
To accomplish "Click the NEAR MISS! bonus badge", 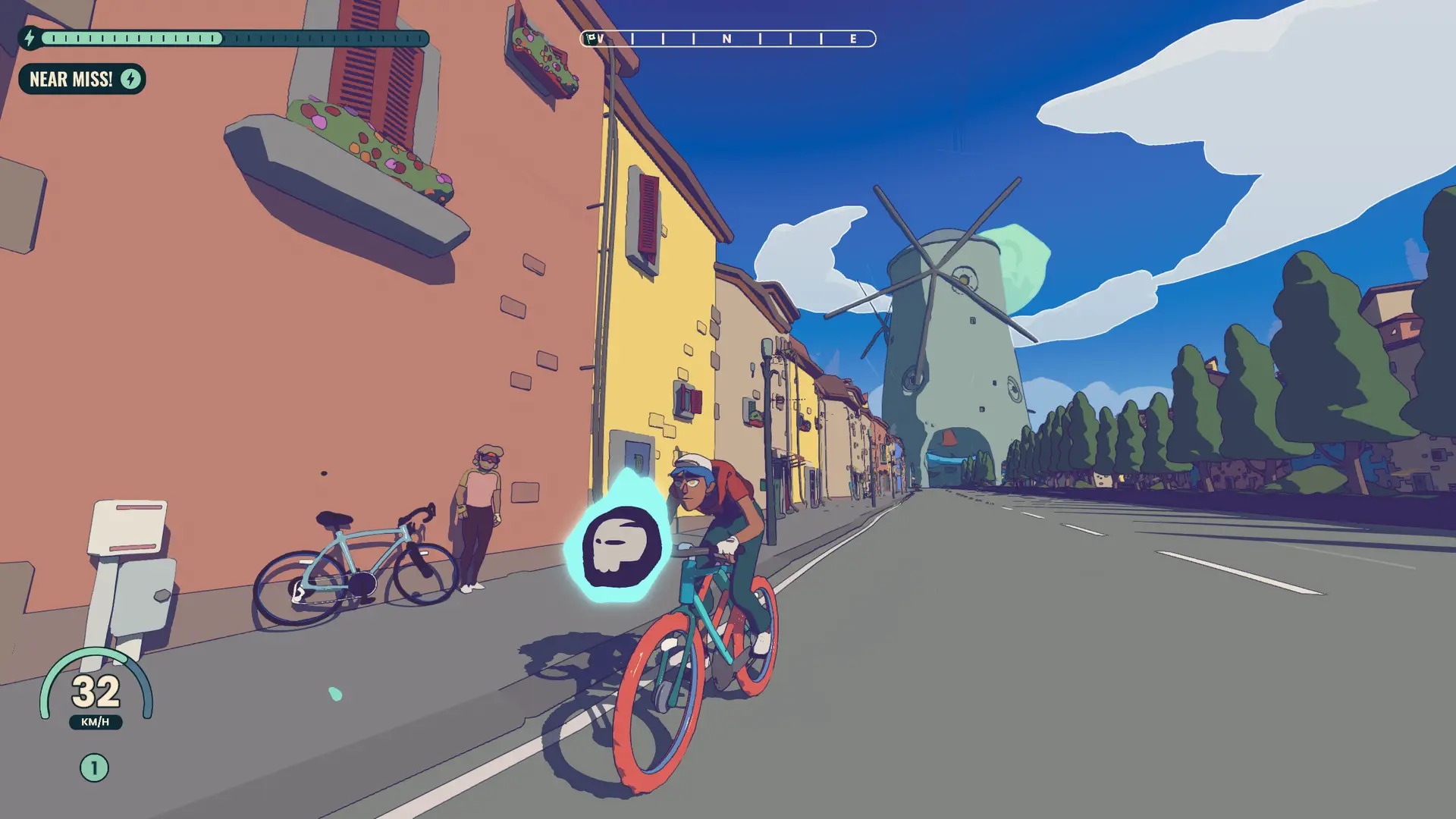I will point(82,79).
